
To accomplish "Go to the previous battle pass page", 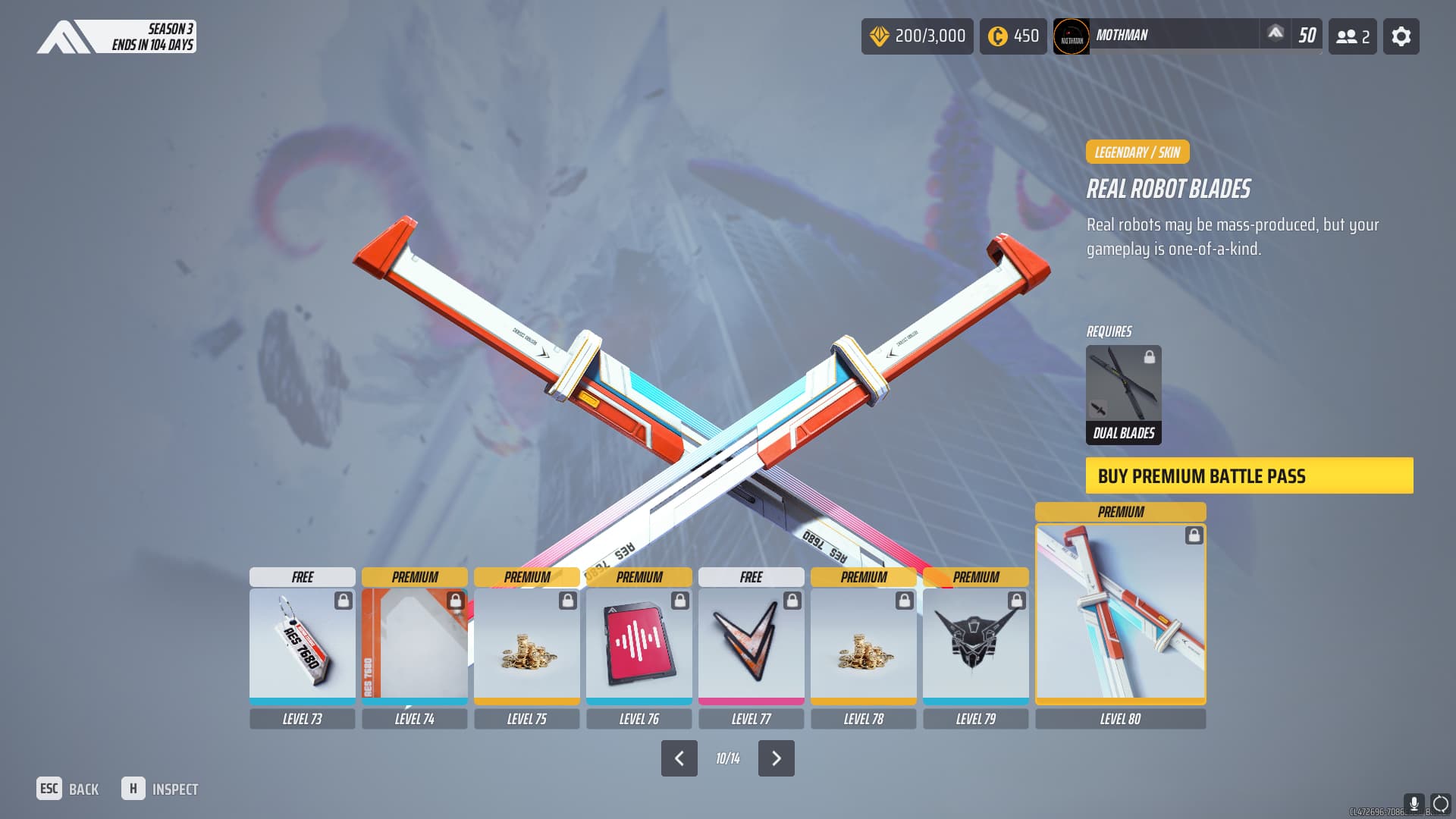I will coord(679,758).
